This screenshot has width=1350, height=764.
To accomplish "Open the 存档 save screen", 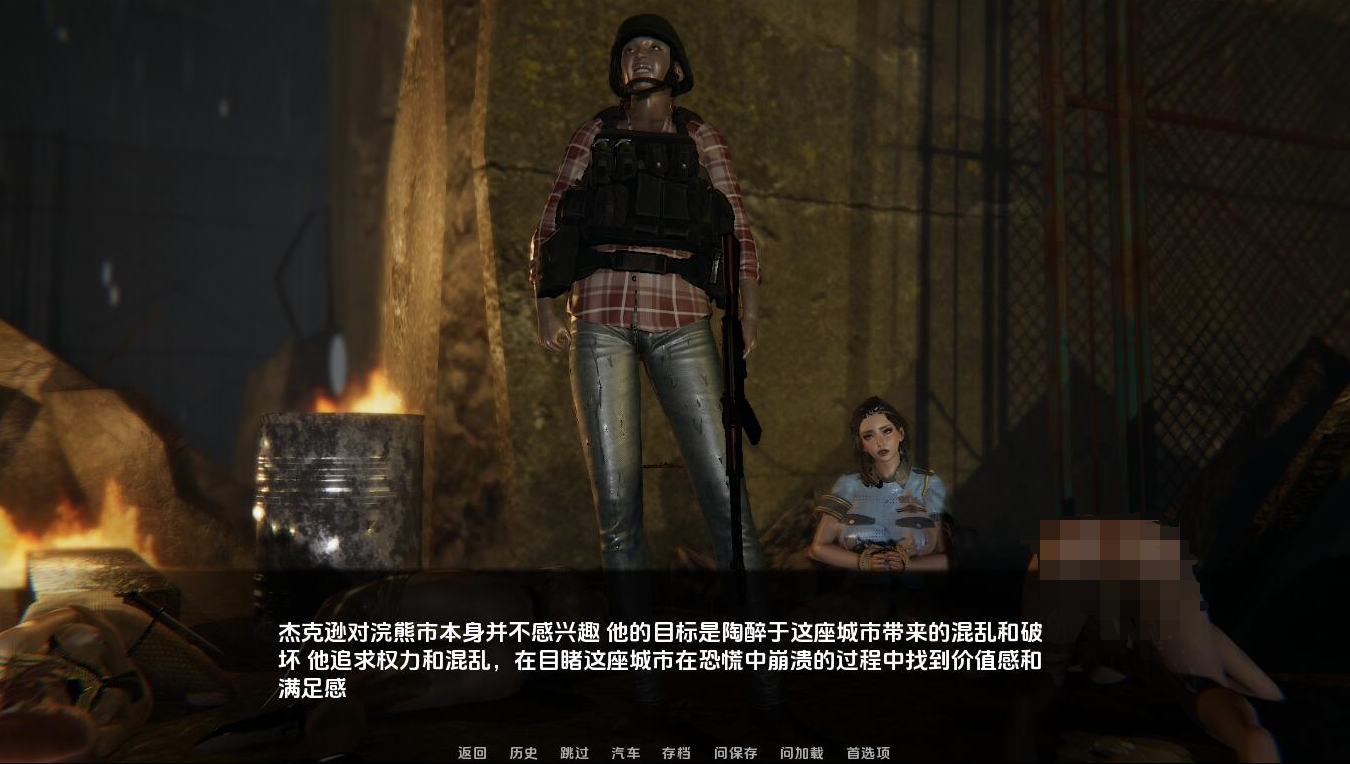I will point(677,755).
